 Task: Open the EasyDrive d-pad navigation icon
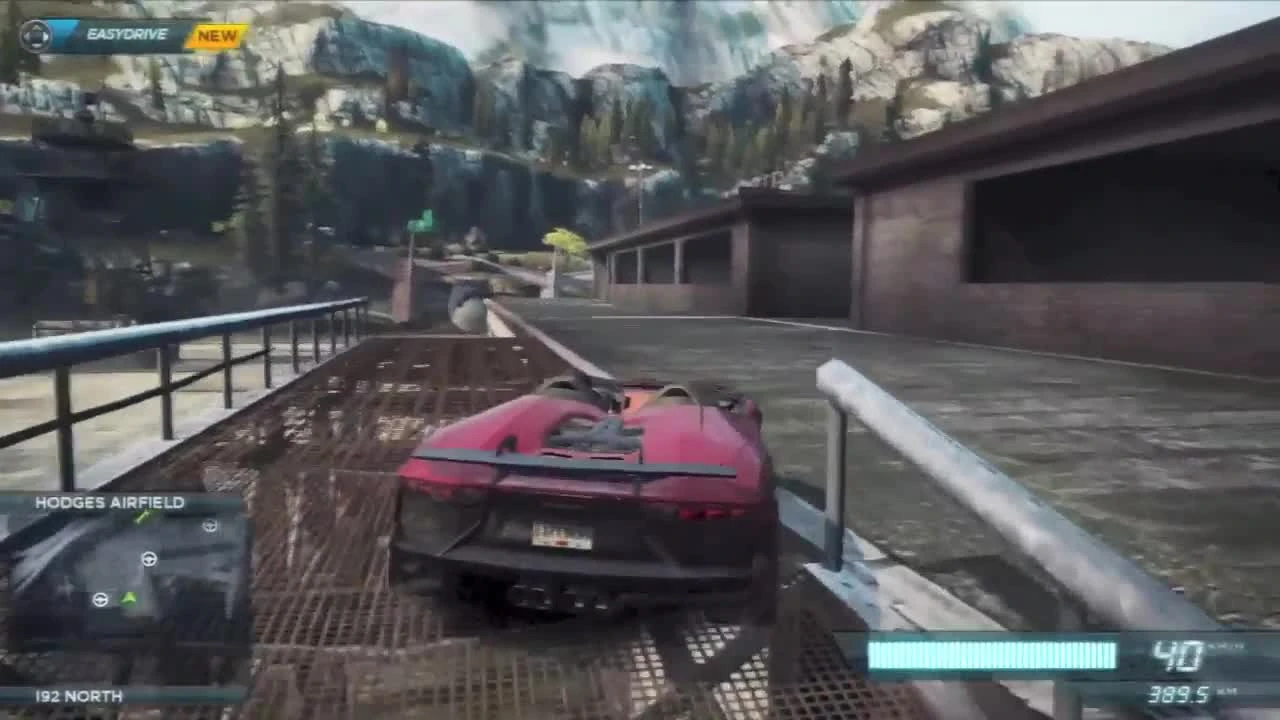click(x=35, y=35)
